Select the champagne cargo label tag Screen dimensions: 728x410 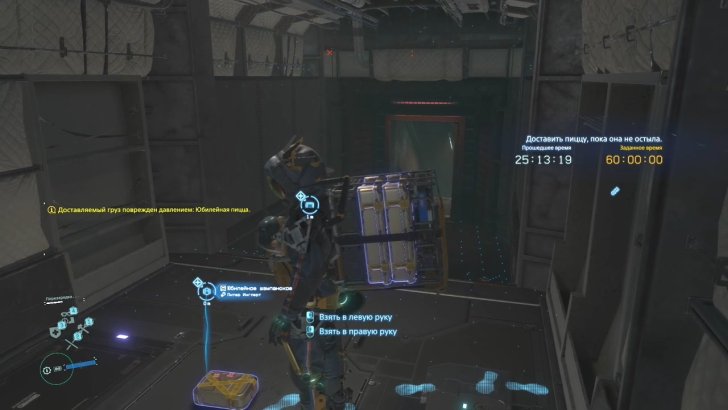[256, 291]
